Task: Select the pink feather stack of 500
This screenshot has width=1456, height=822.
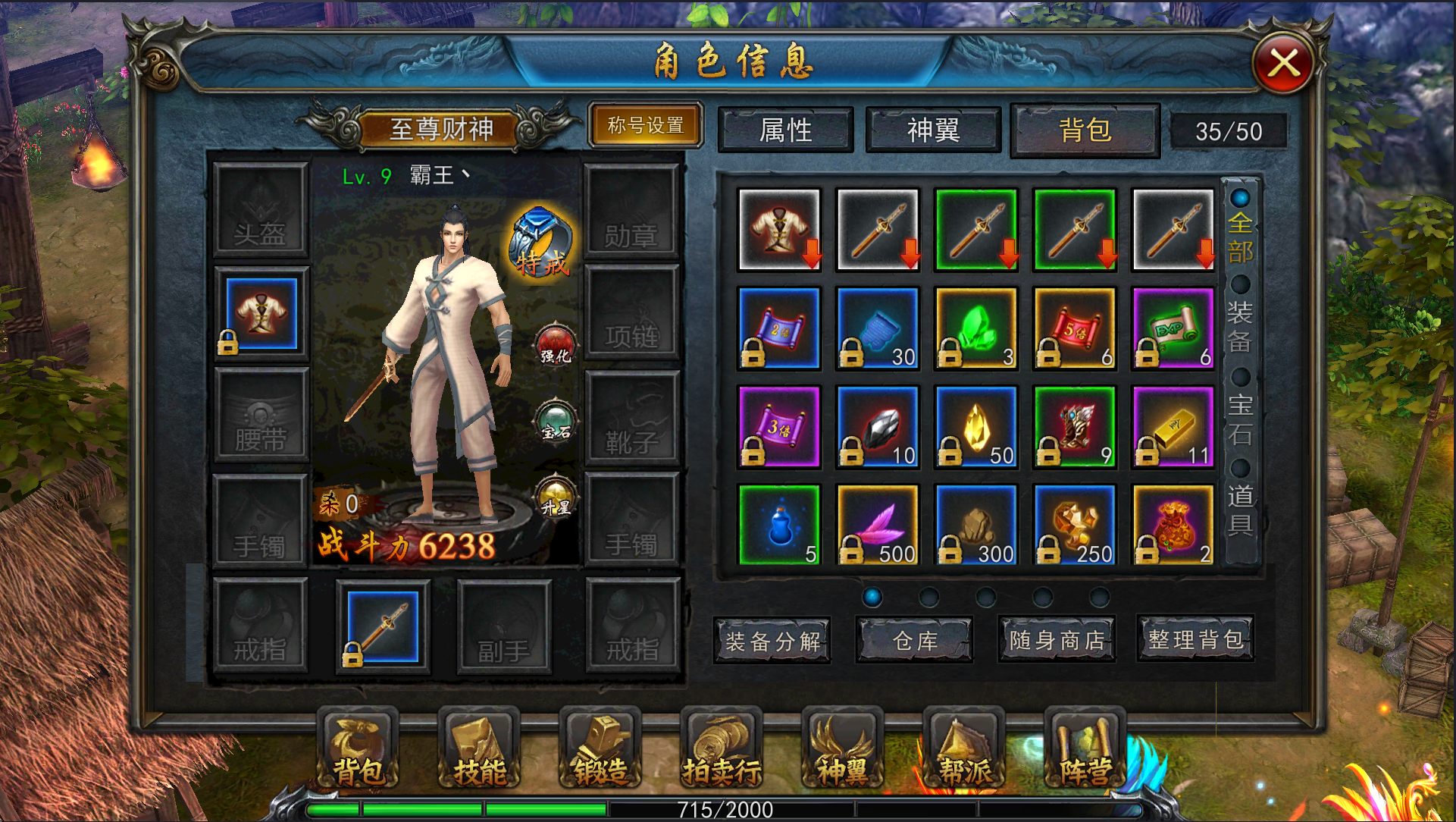Action: tap(878, 525)
